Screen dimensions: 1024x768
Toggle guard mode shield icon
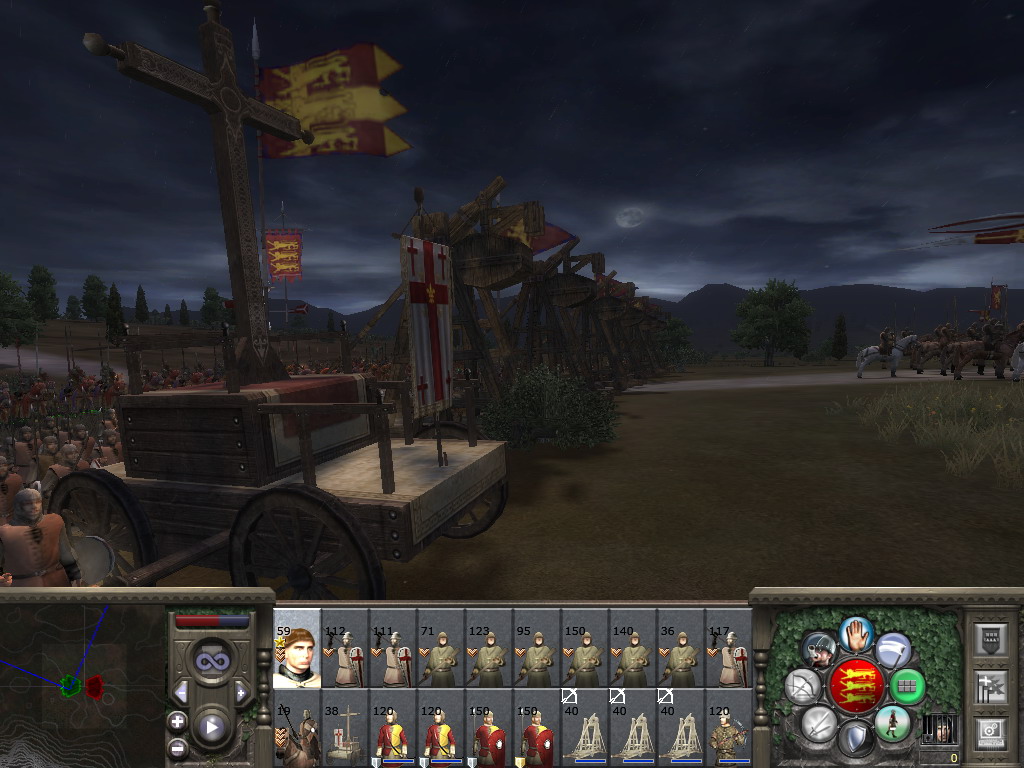856,739
